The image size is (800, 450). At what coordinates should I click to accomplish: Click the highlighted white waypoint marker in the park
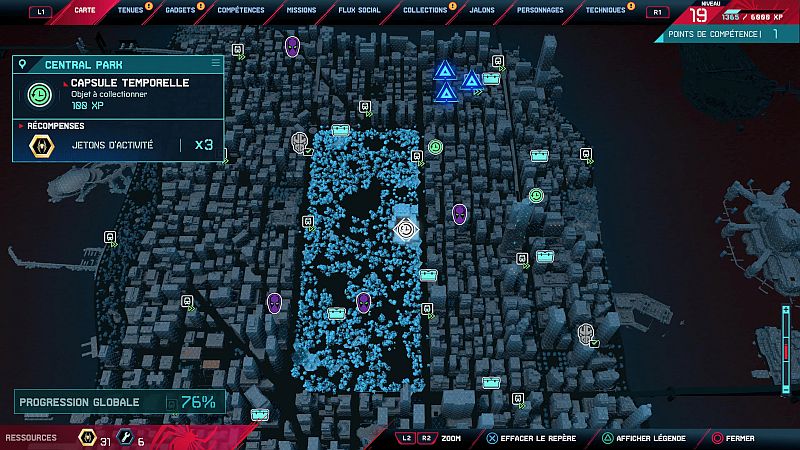pos(405,229)
